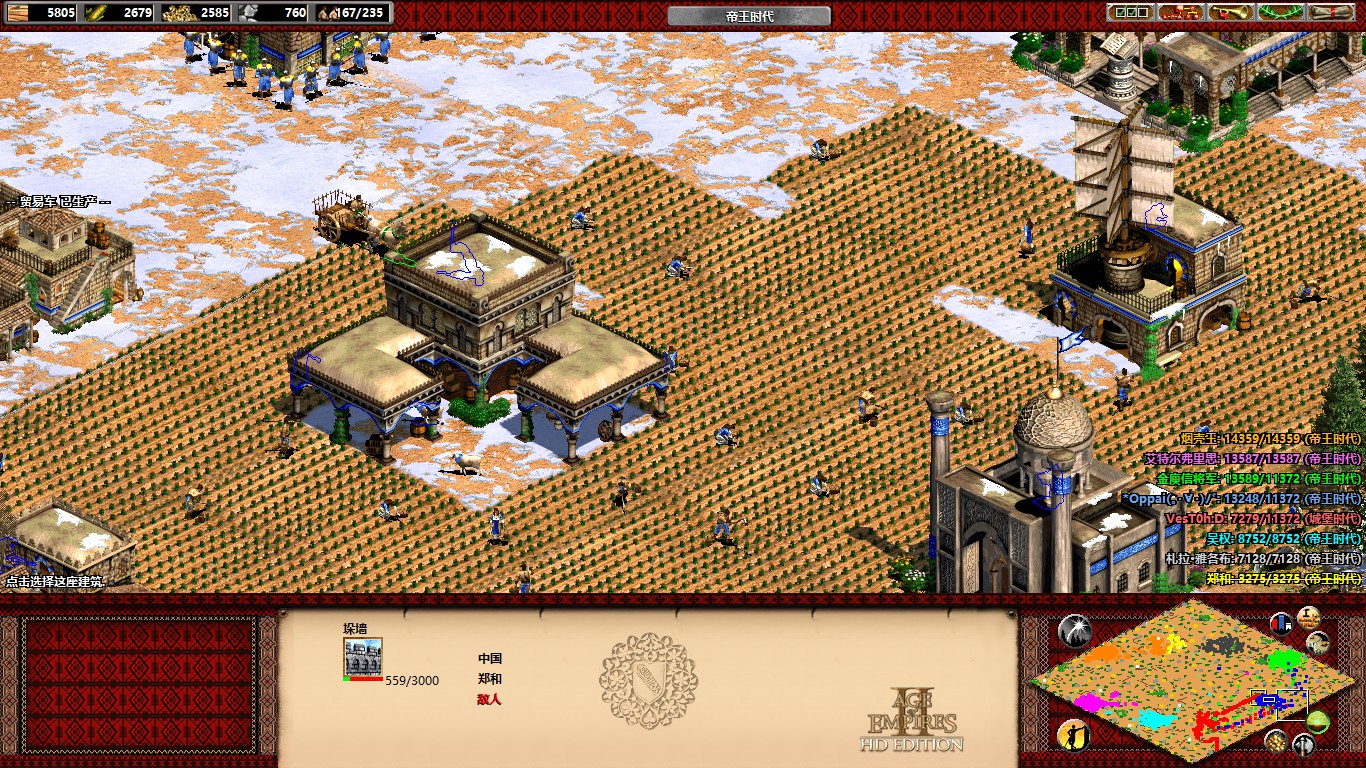Screen dimensions: 1366x768
Task: Toggle the second checked chat checkbox
Action: pyautogui.click(x=1132, y=12)
